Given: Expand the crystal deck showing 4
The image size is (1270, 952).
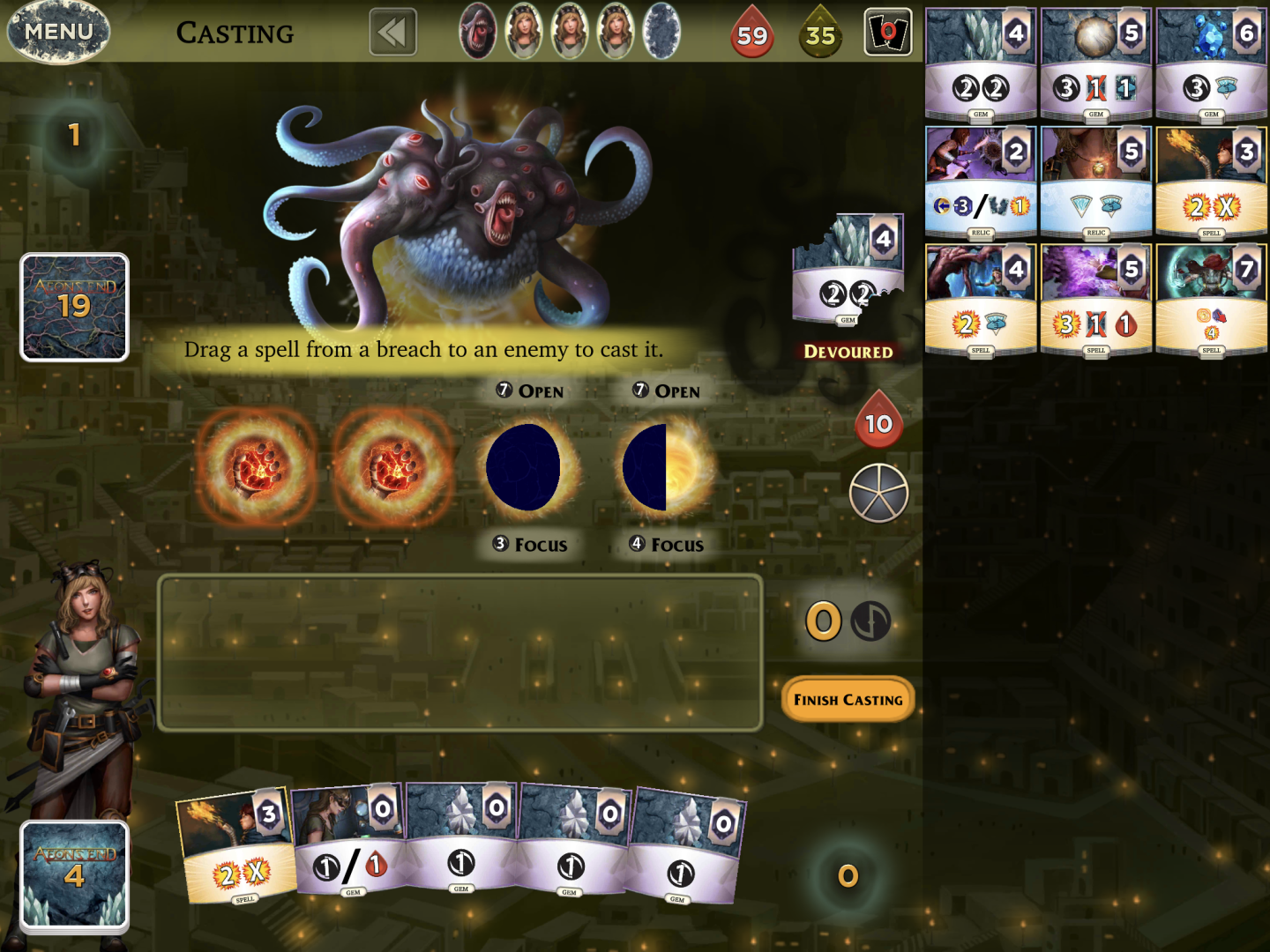Looking at the screenshot, I should [74, 875].
